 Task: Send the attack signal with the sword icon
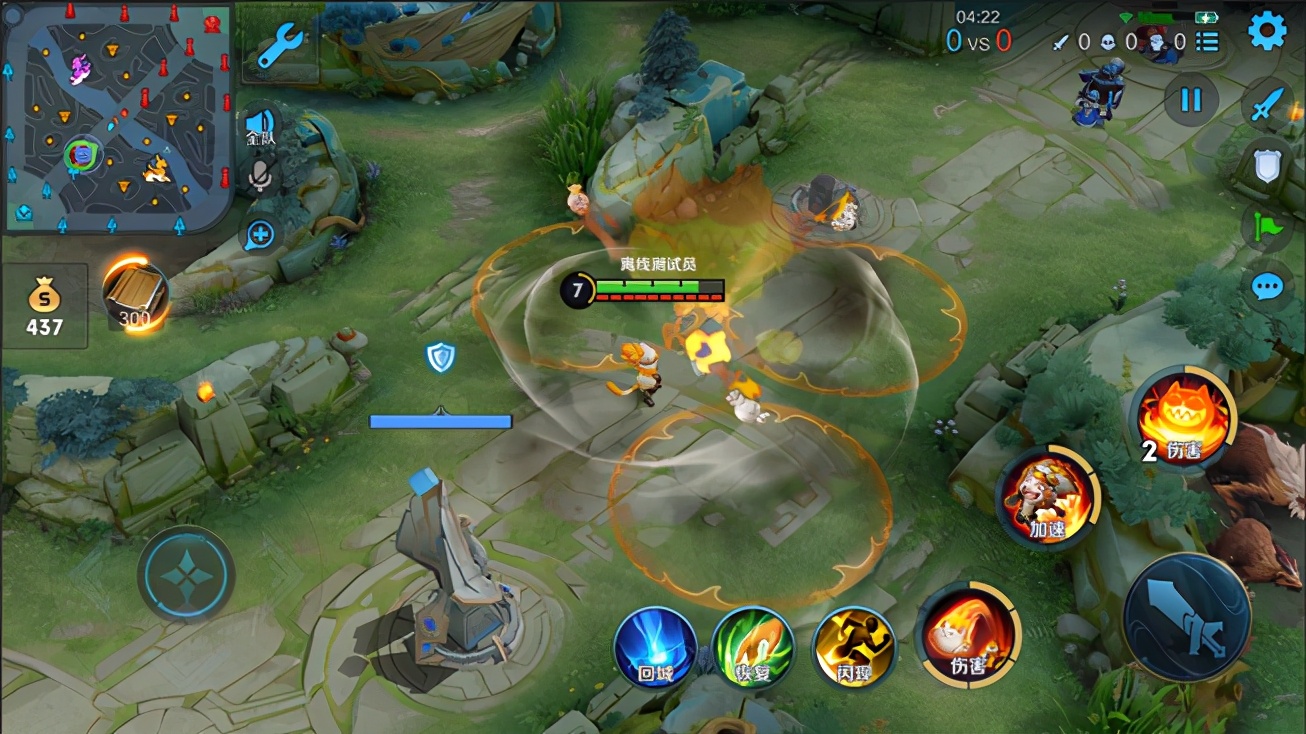click(1267, 105)
